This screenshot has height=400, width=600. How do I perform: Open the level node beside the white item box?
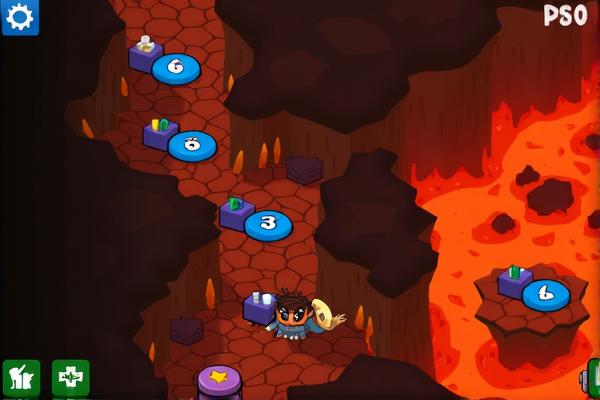point(176,69)
